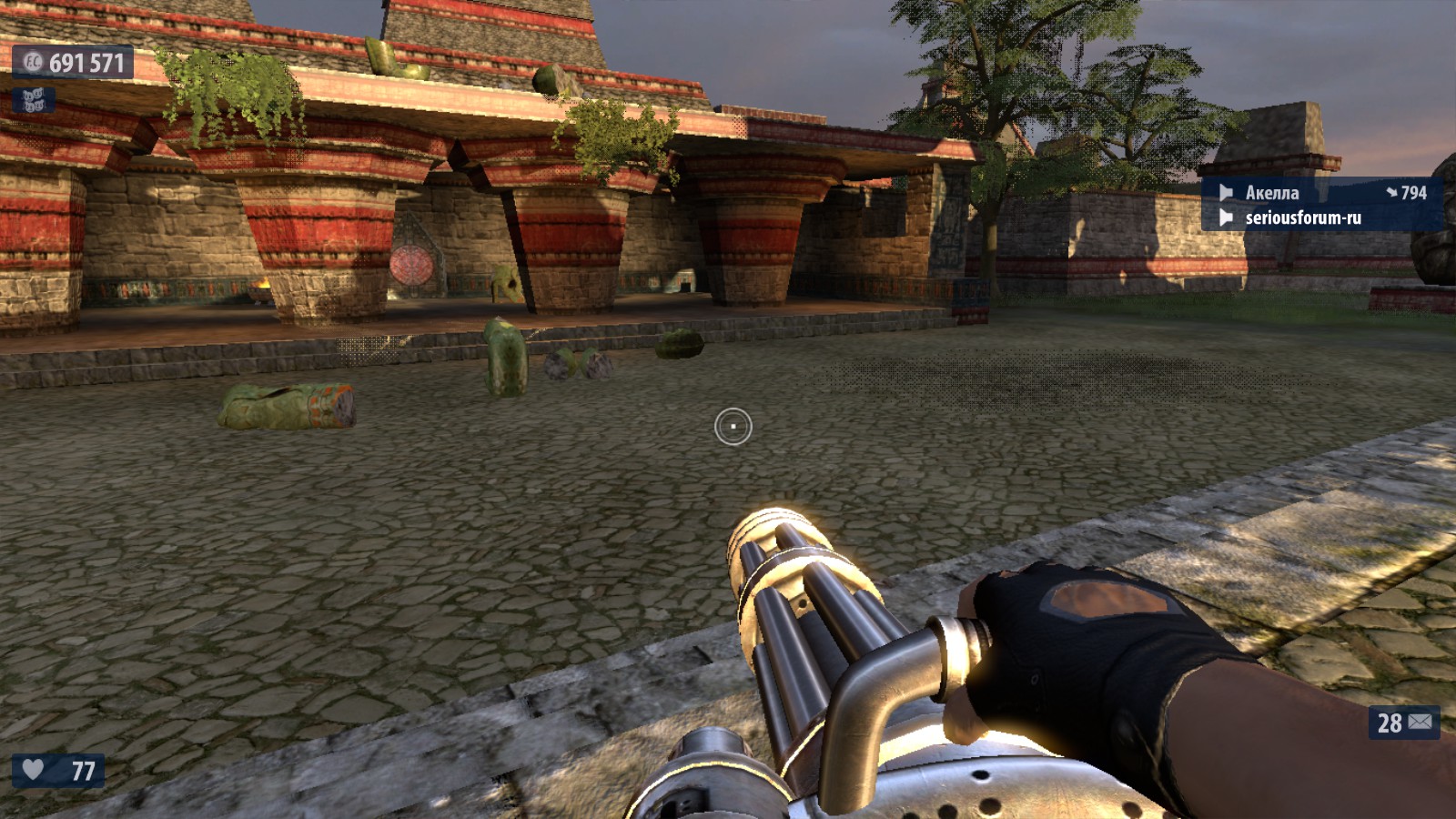Click the envelope icon beside 28
Screen dimensions: 1456x819
coord(1421,722)
